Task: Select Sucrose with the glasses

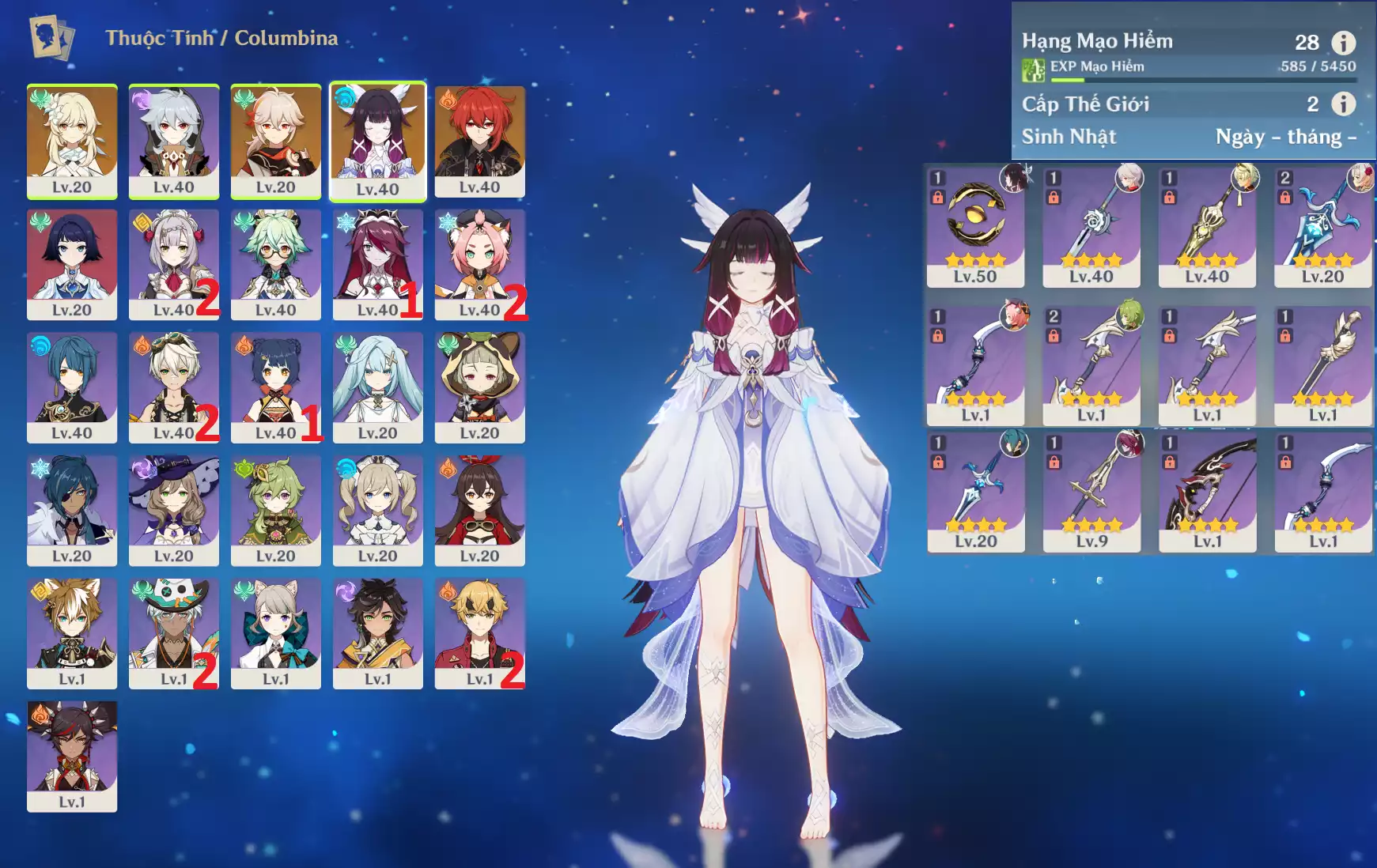Action: (275, 264)
